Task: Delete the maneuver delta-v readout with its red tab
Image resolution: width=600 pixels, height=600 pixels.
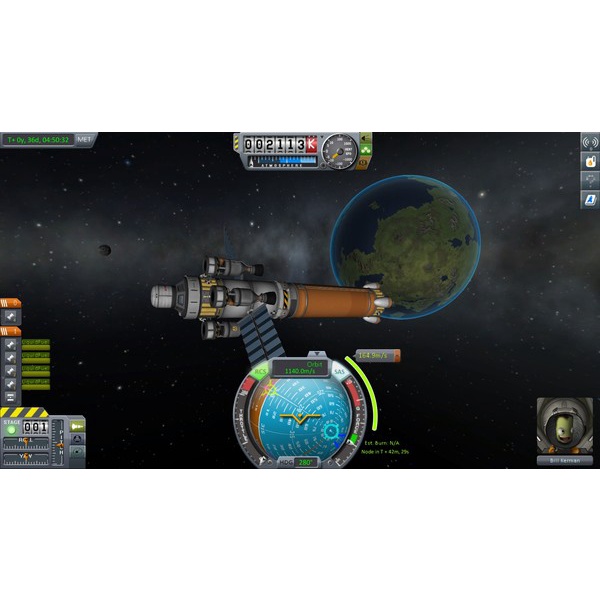Action: click(x=396, y=355)
